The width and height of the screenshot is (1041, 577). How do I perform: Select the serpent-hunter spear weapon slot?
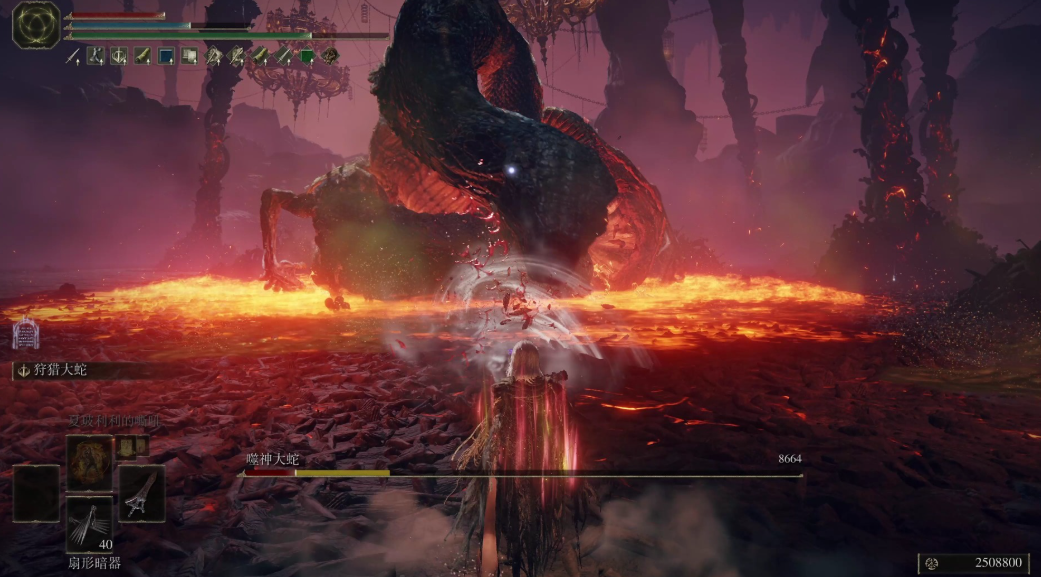pyautogui.click(x=141, y=492)
